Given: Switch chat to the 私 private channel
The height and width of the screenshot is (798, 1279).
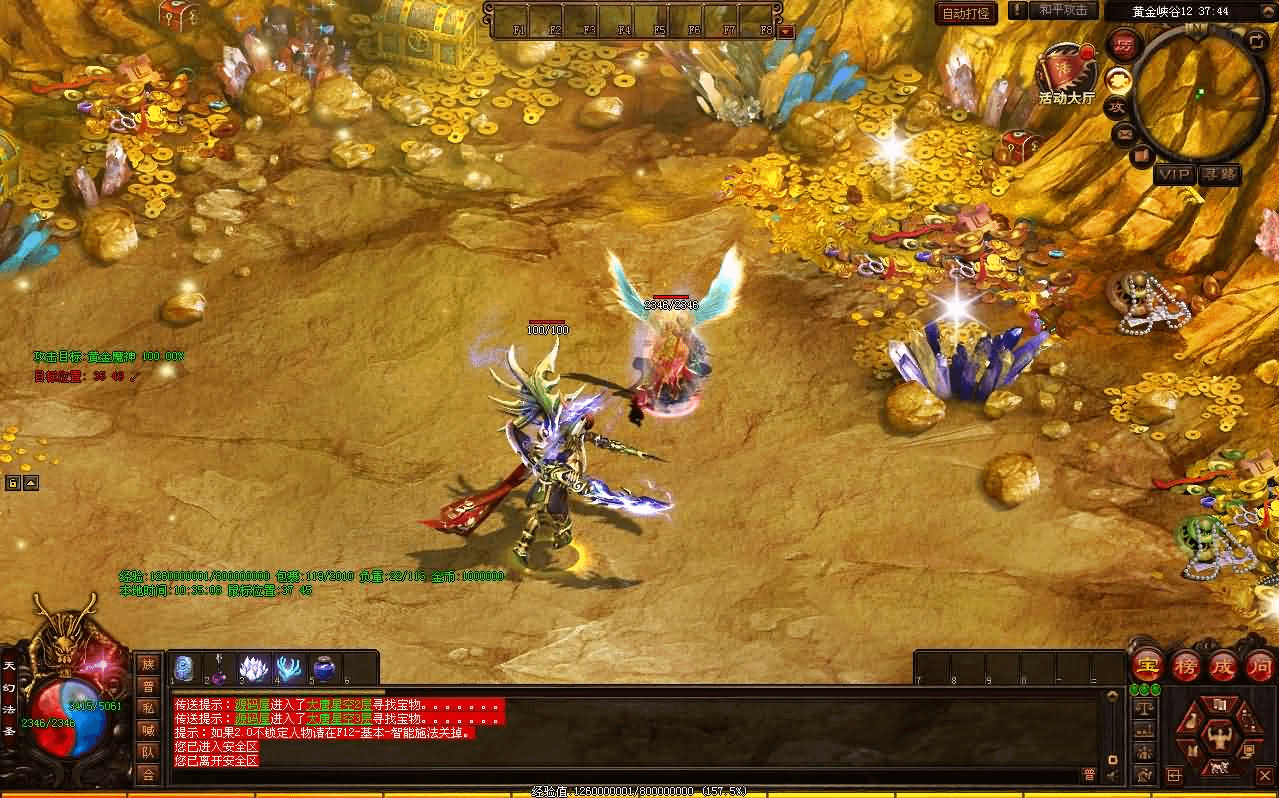Looking at the screenshot, I should point(148,708).
